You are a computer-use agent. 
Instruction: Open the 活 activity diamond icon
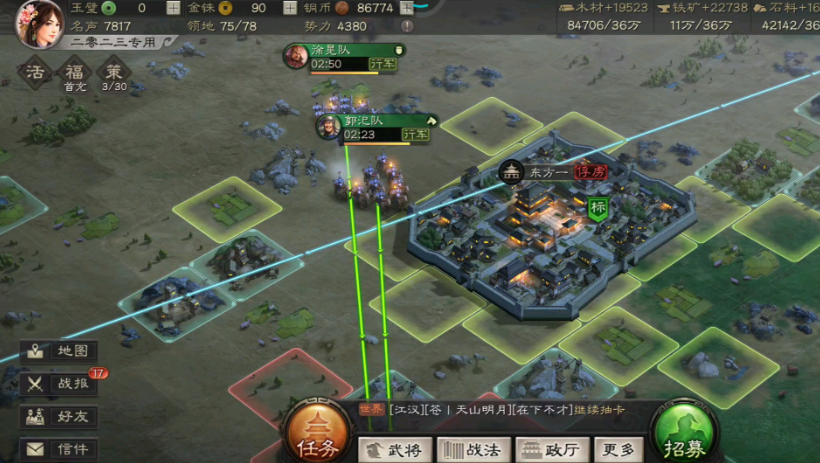pos(37,73)
